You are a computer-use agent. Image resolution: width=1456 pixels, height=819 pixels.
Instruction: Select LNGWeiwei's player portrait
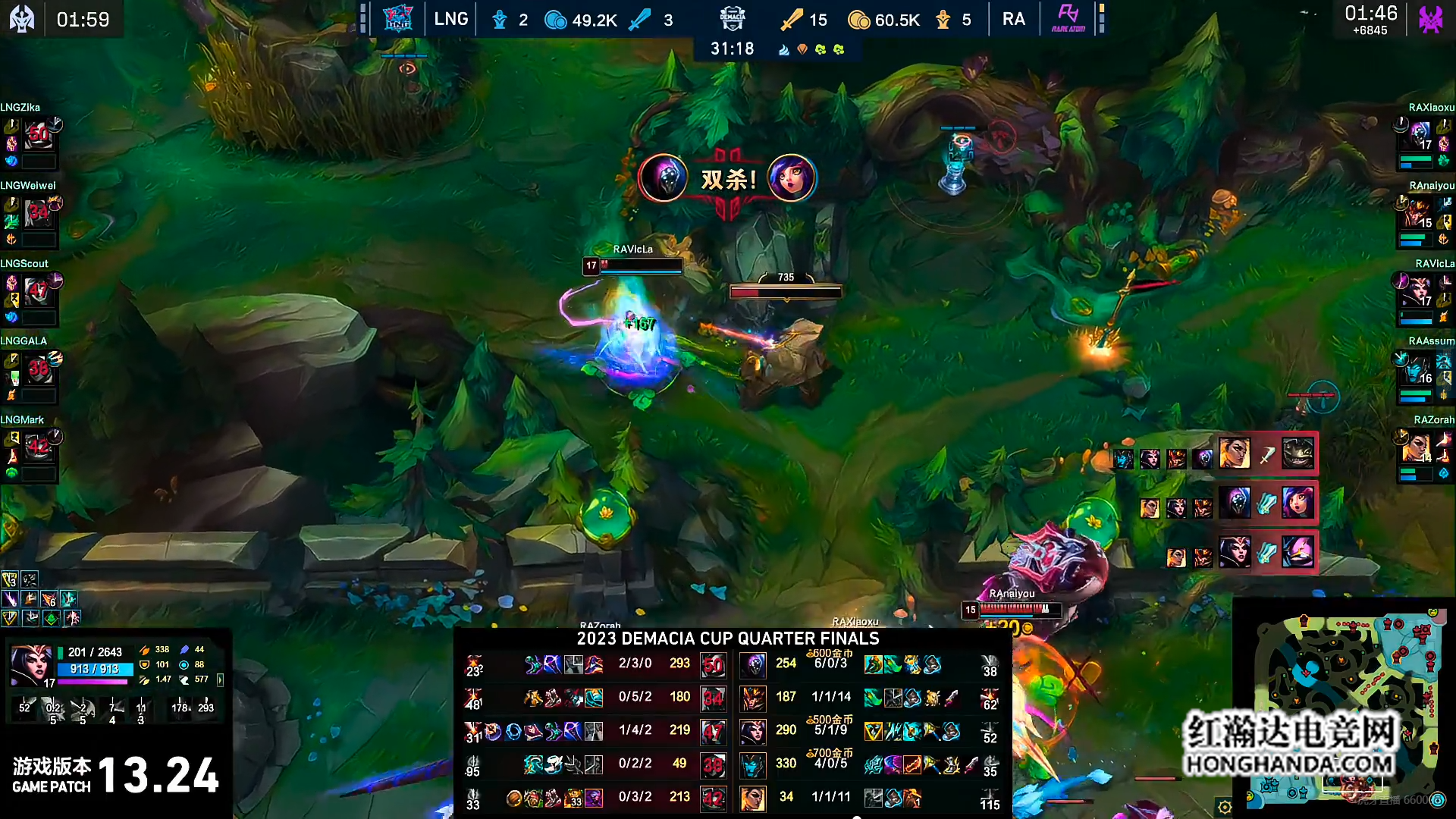[x=38, y=215]
